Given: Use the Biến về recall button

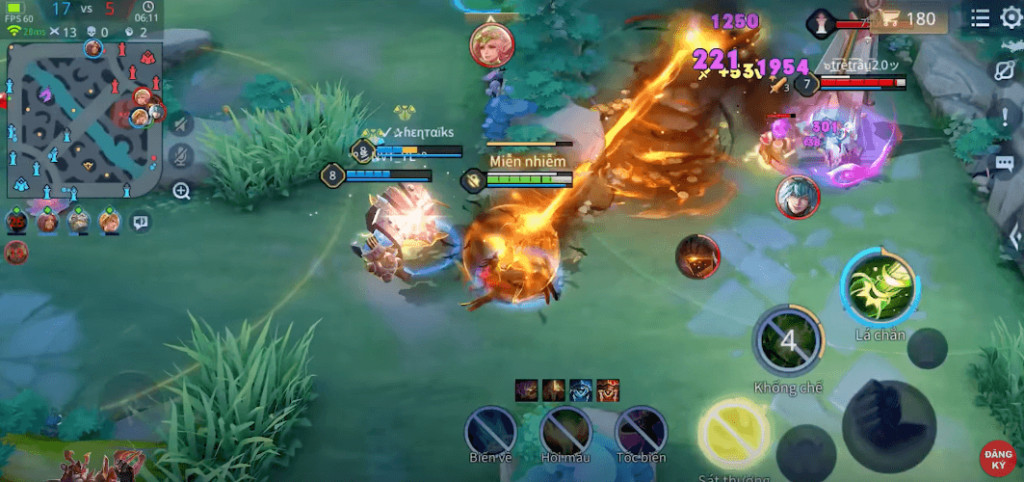Looking at the screenshot, I should tap(491, 431).
